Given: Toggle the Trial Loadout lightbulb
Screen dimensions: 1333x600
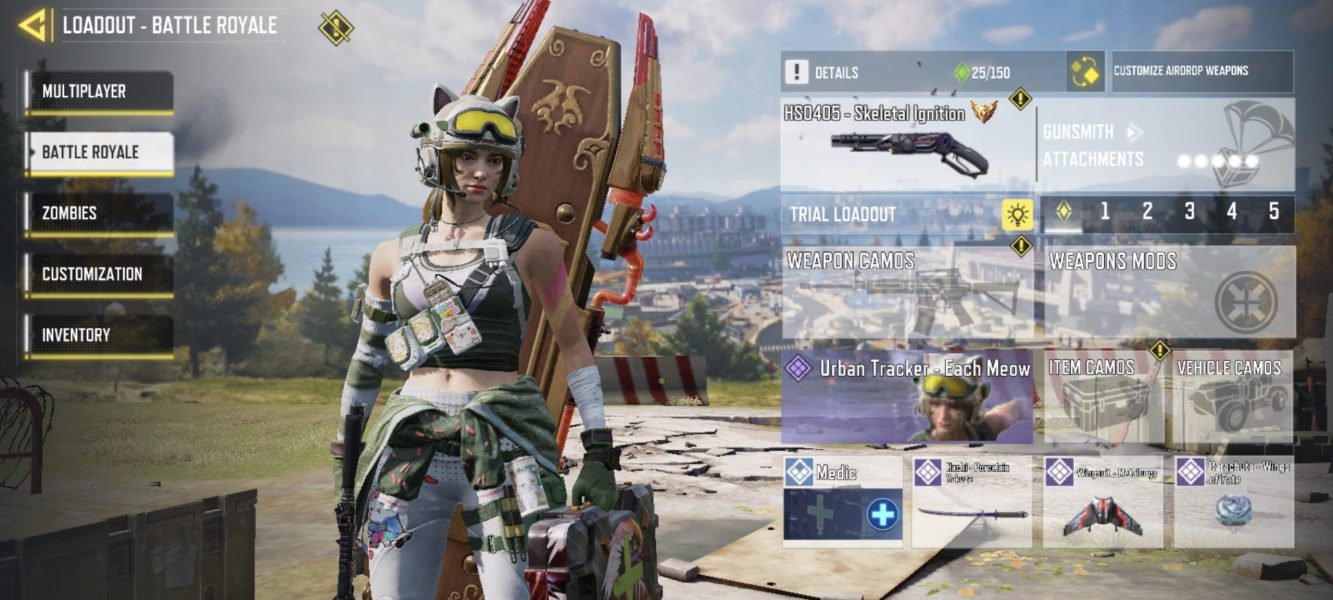Looking at the screenshot, I should [x=1018, y=214].
